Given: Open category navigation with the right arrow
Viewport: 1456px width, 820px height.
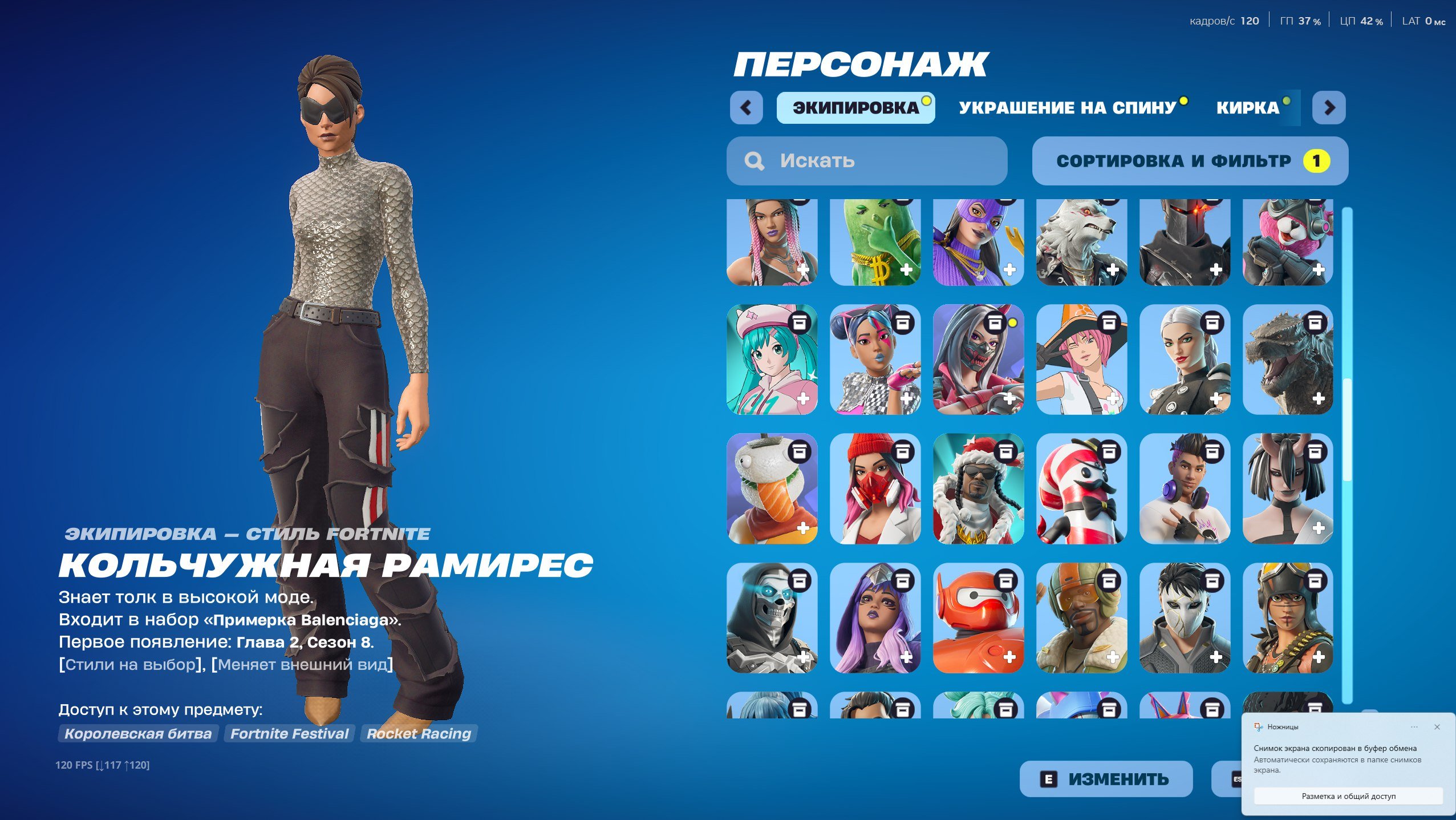Looking at the screenshot, I should [x=1329, y=107].
